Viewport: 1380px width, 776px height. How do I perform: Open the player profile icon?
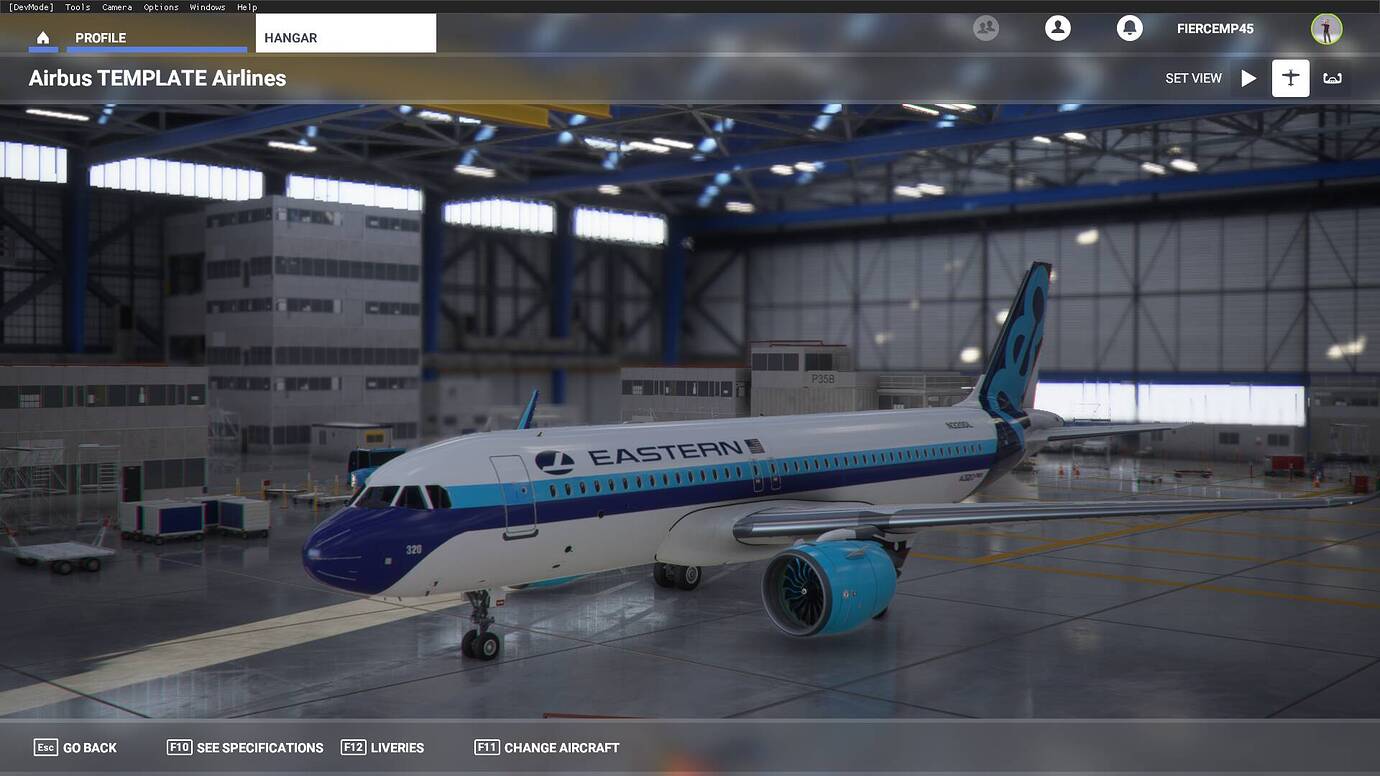click(1057, 28)
